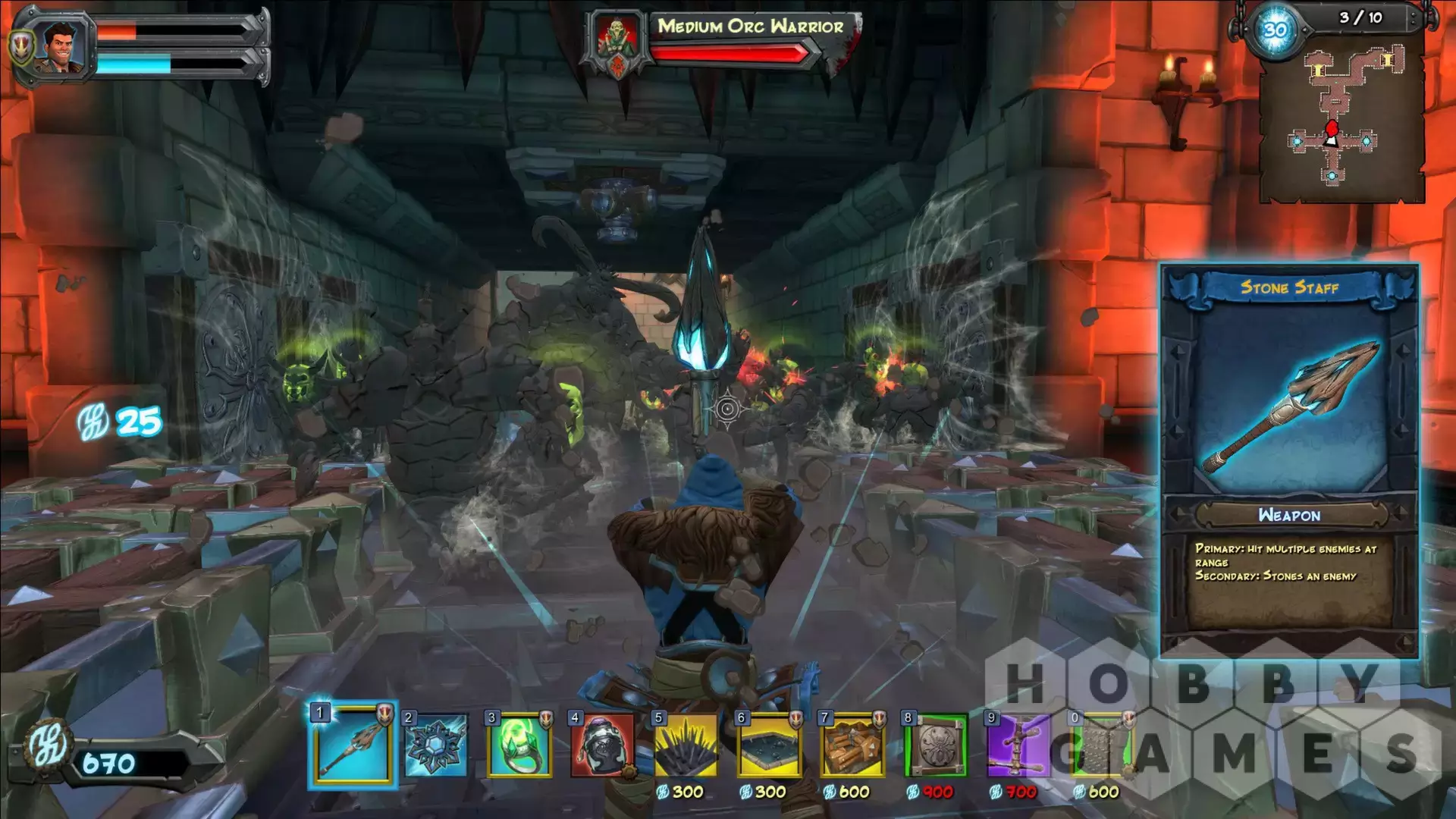Image resolution: width=1456 pixels, height=819 pixels.
Task: Equip the ice snowflake amulet in slot 2
Action: (436, 745)
